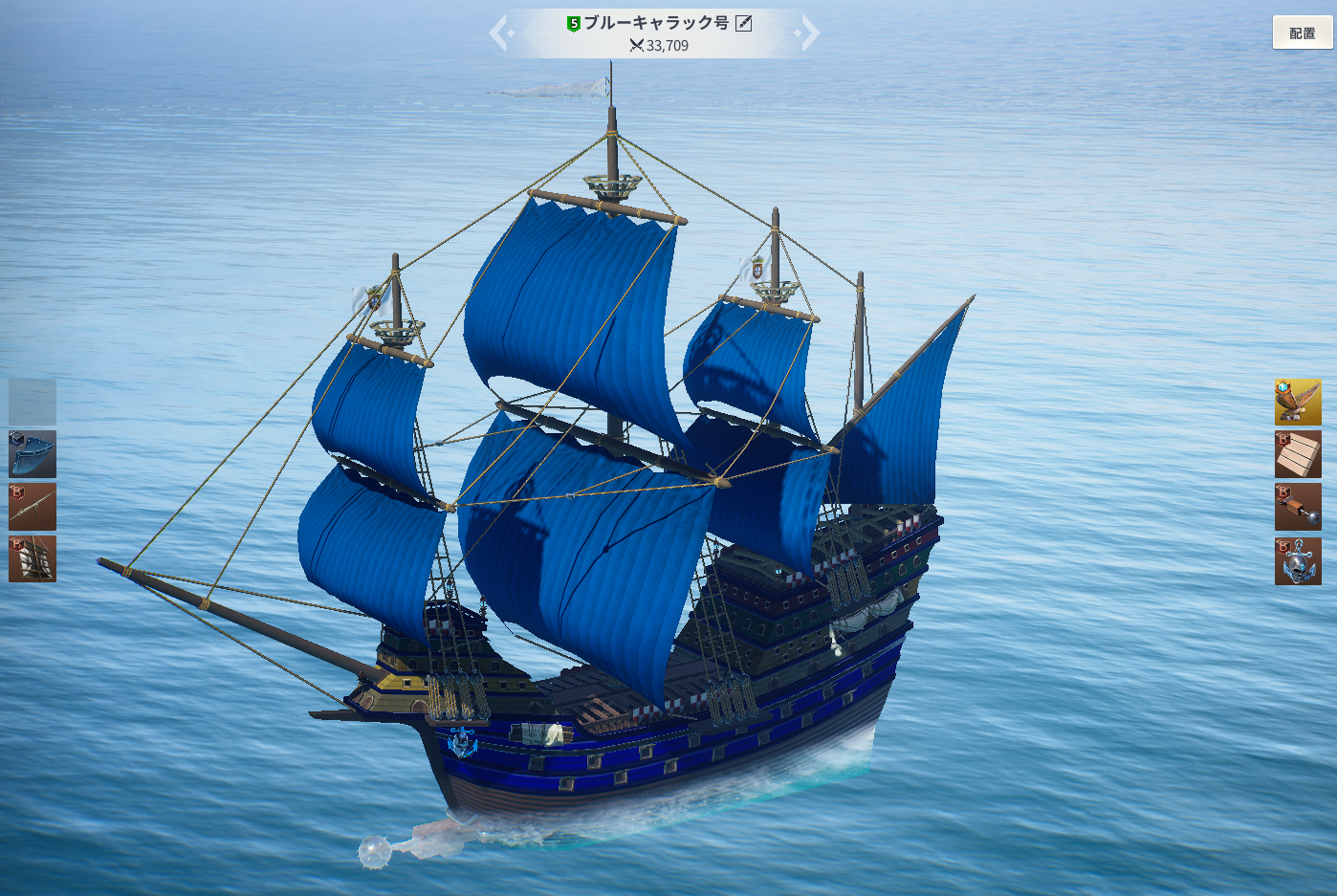Image resolution: width=1337 pixels, height=896 pixels.
Task: Select the spiked mace ram slot
Action: (1298, 507)
